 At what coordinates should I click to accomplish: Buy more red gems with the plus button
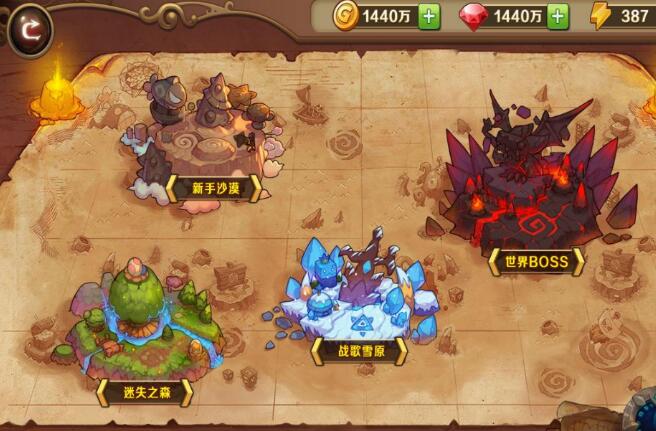(x=558, y=16)
